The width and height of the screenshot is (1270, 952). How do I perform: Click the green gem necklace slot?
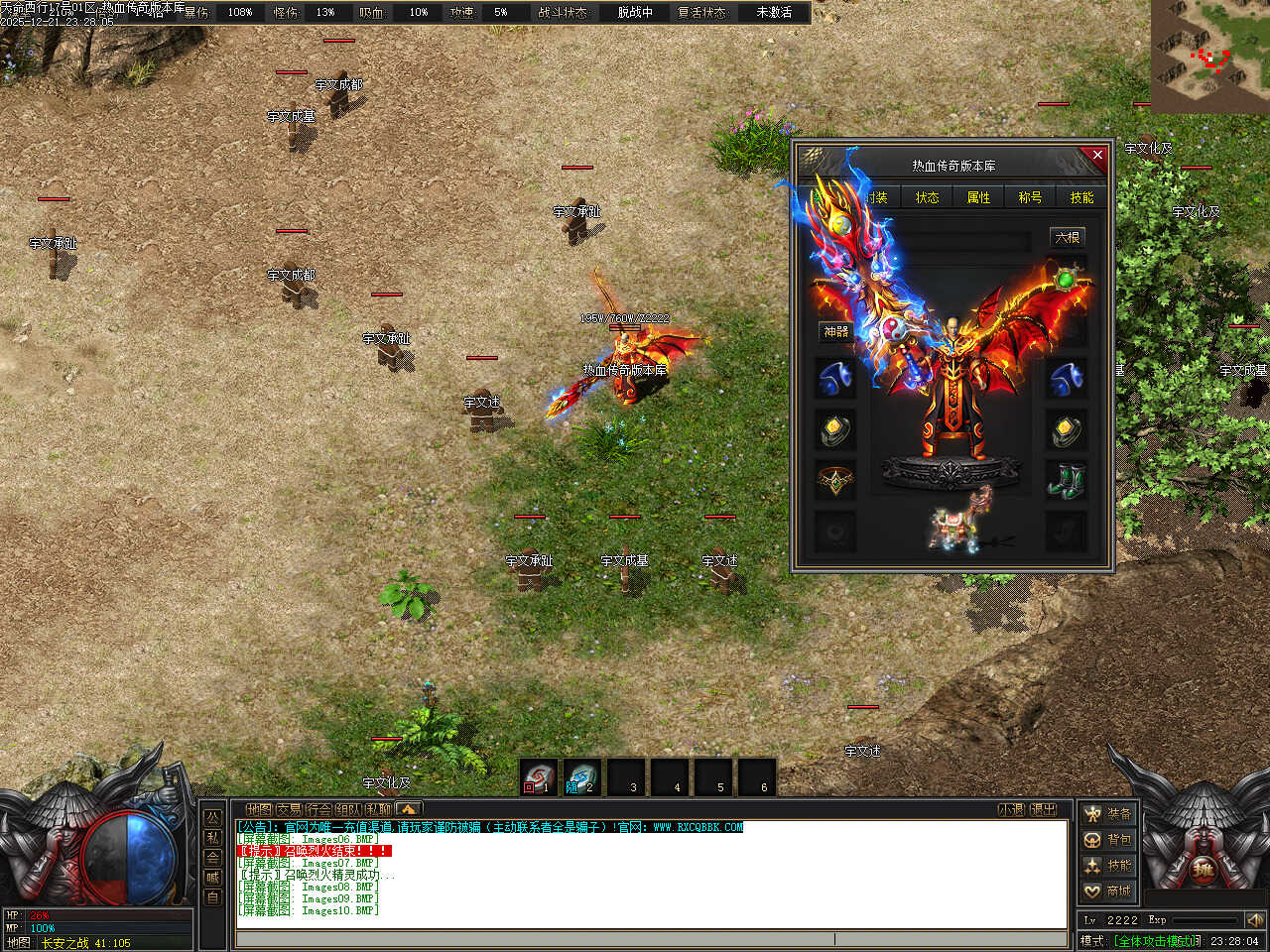1066,280
